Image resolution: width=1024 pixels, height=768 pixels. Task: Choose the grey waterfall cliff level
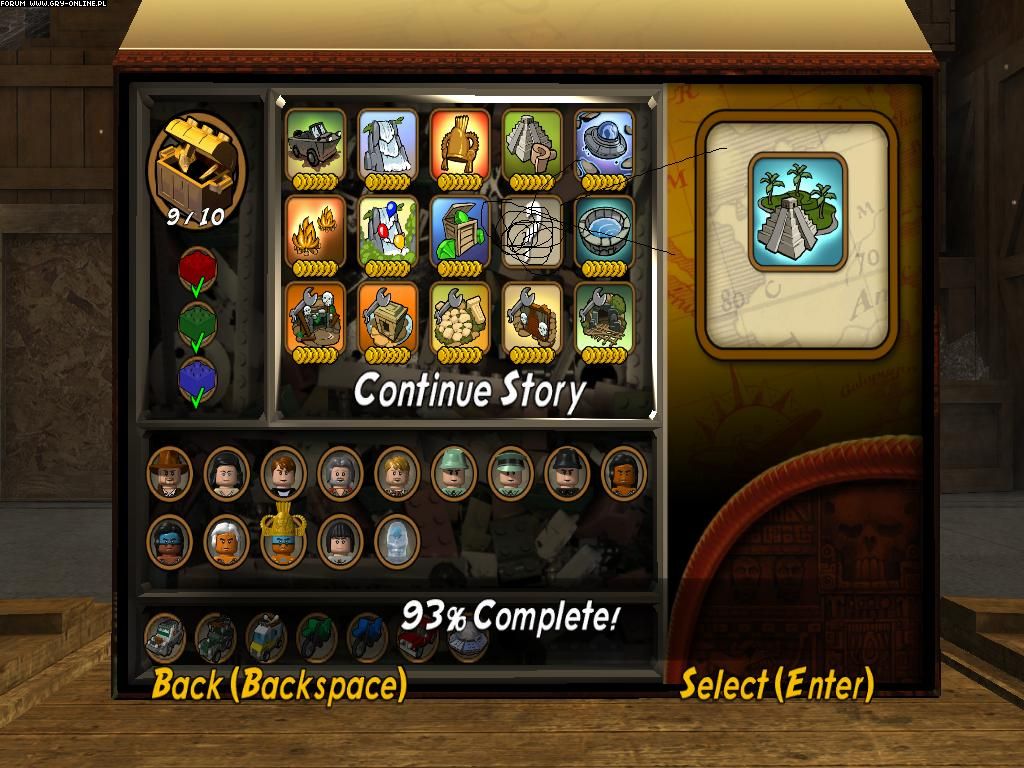pos(388,146)
